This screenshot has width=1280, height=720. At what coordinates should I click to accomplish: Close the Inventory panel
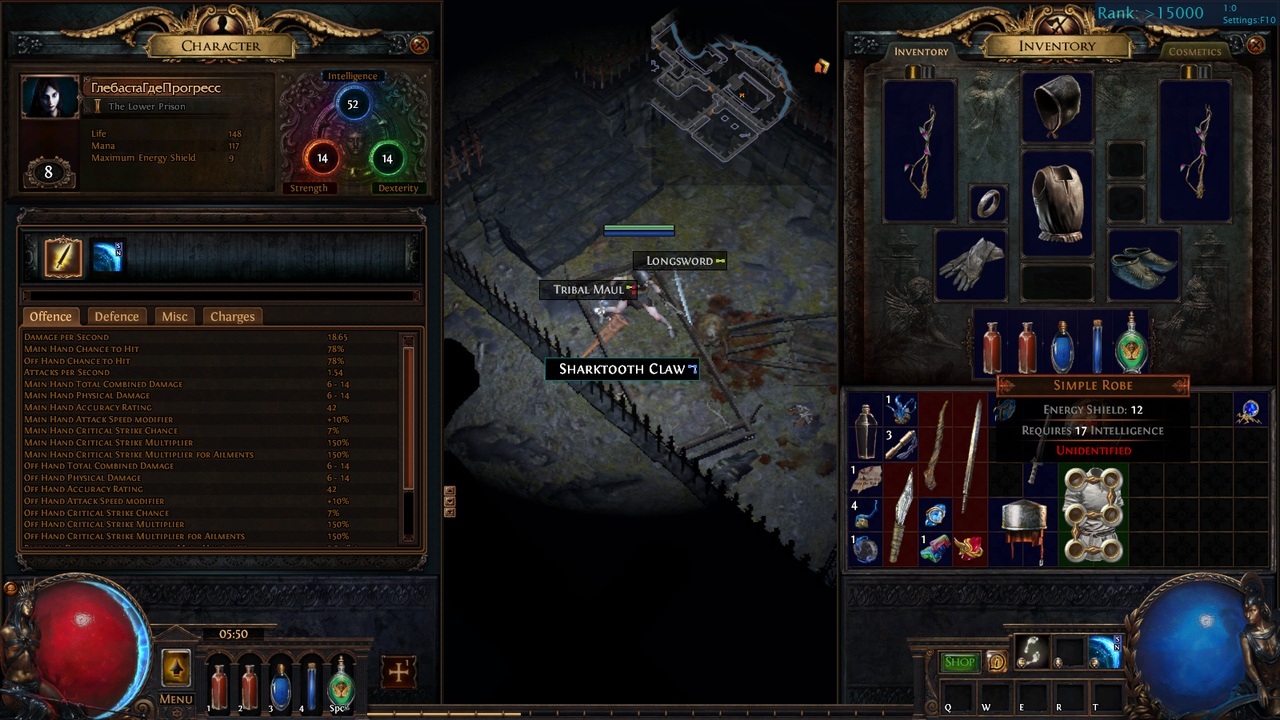coord(1256,45)
